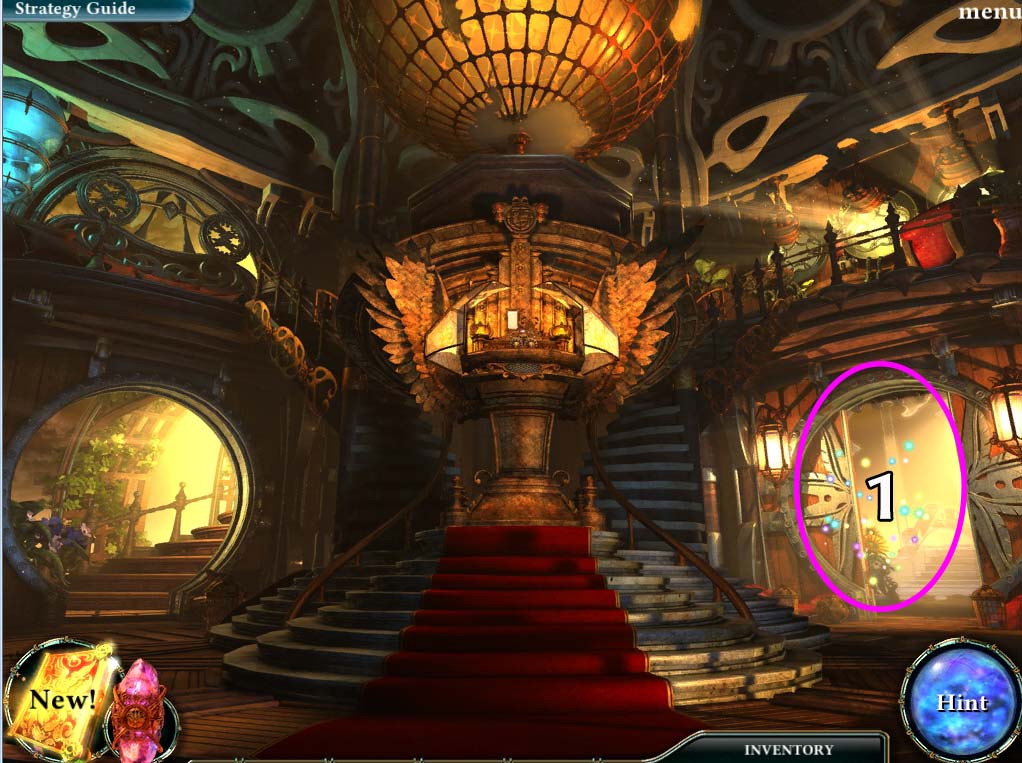The width and height of the screenshot is (1022, 763).
Task: Use the blue Hint orb
Action: (x=961, y=701)
